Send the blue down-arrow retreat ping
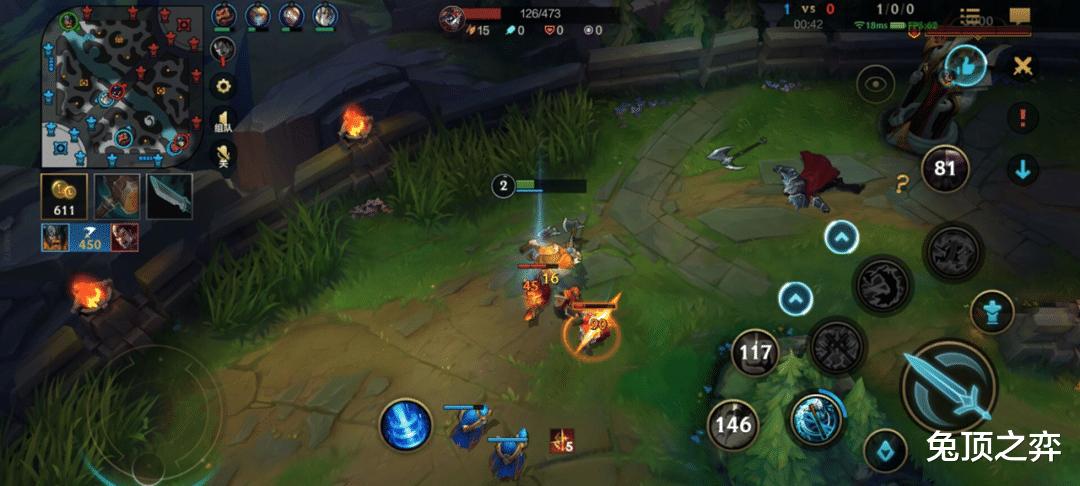 point(1021,169)
